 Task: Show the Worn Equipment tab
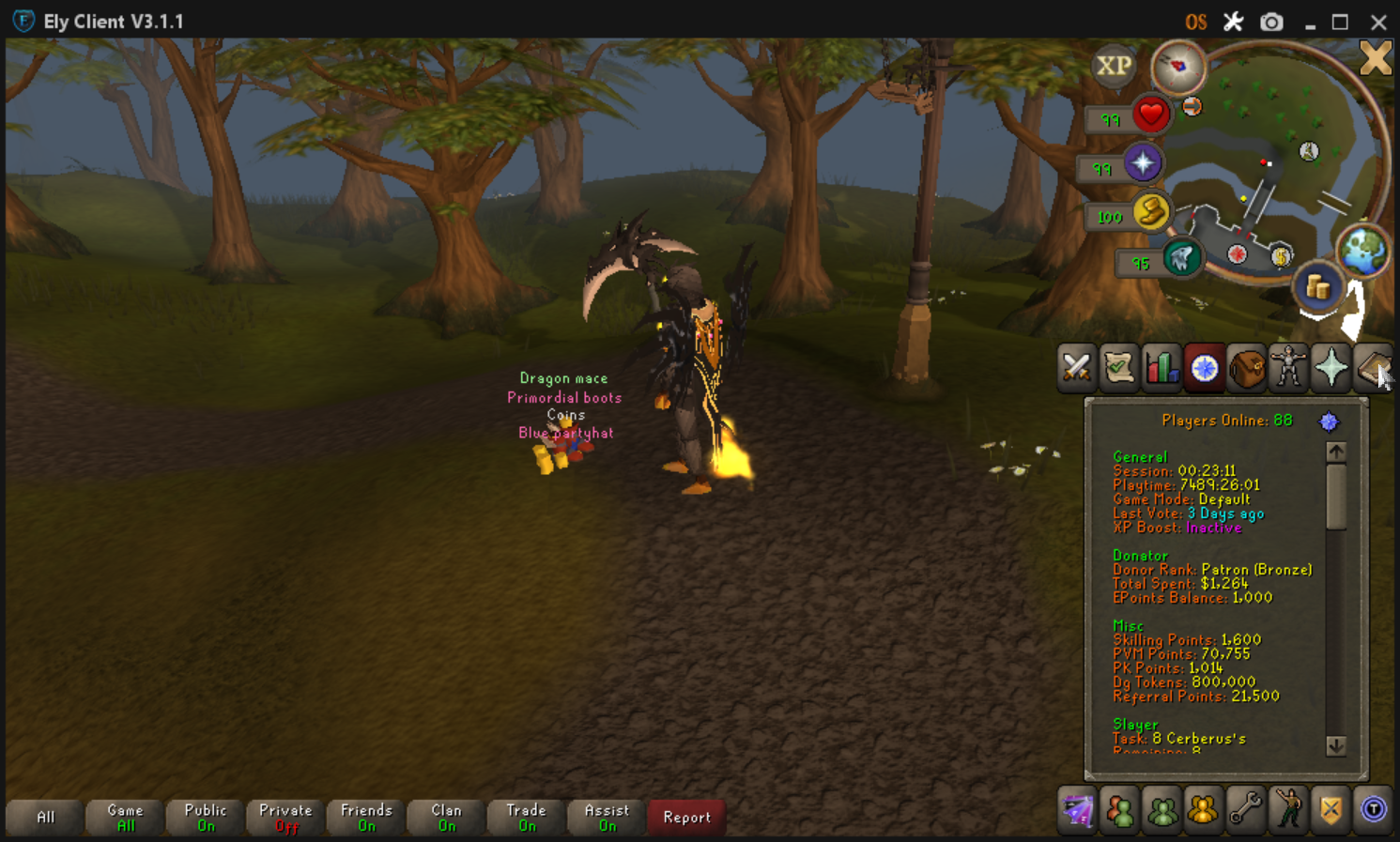pyautogui.click(x=1289, y=367)
